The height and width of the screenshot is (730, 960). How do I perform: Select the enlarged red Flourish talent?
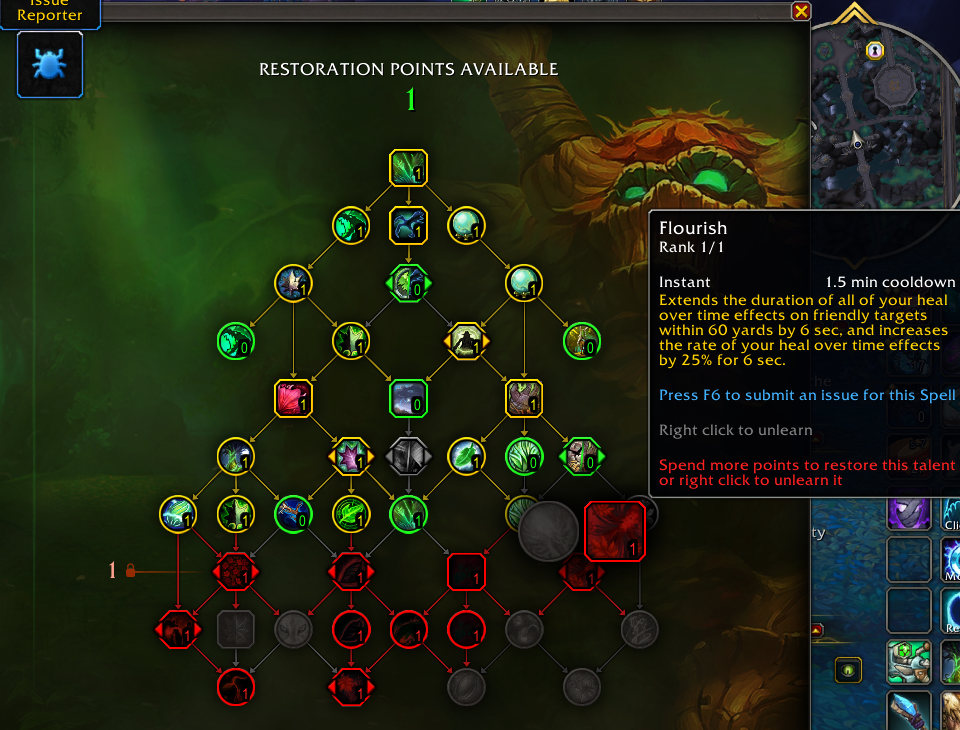click(614, 530)
